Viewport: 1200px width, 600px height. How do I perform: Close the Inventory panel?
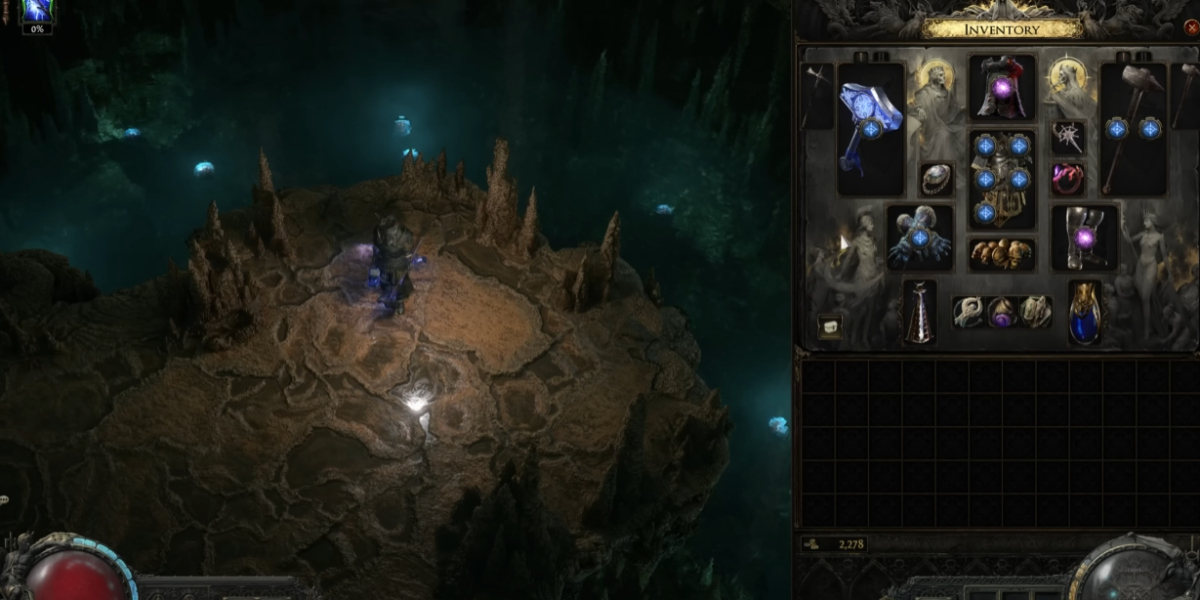click(x=1190, y=28)
